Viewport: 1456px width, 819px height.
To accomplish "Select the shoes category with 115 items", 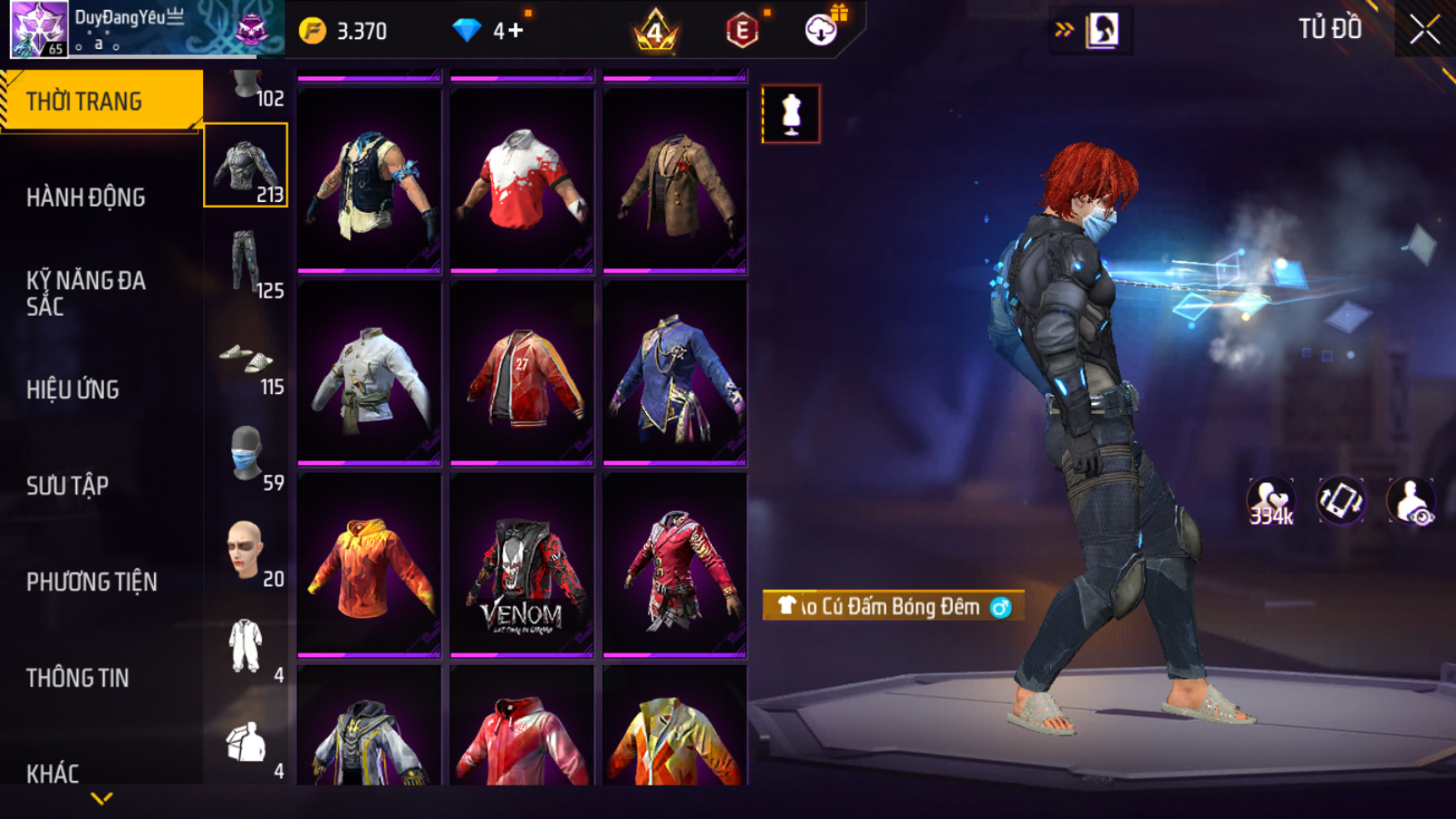I will point(246,359).
